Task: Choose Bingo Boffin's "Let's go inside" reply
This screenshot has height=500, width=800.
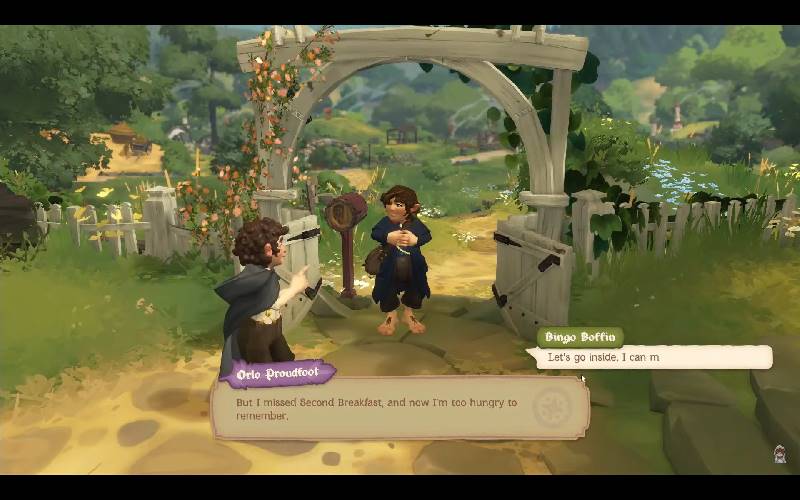Action: (x=652, y=357)
